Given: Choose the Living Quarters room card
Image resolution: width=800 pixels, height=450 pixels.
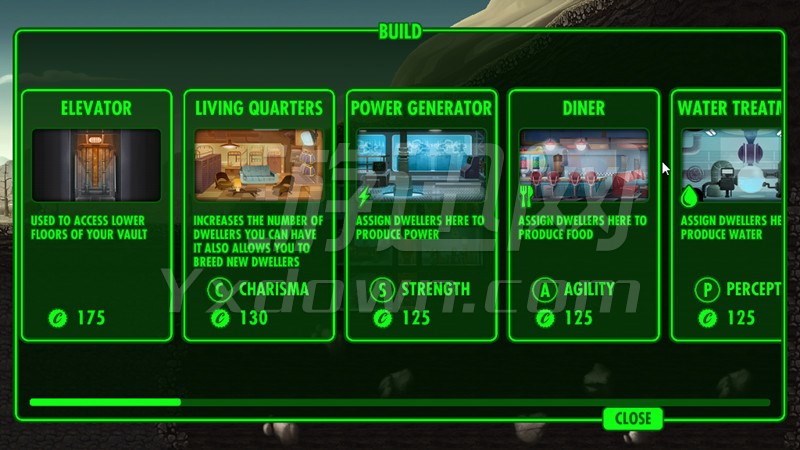Looking at the screenshot, I should [x=259, y=215].
